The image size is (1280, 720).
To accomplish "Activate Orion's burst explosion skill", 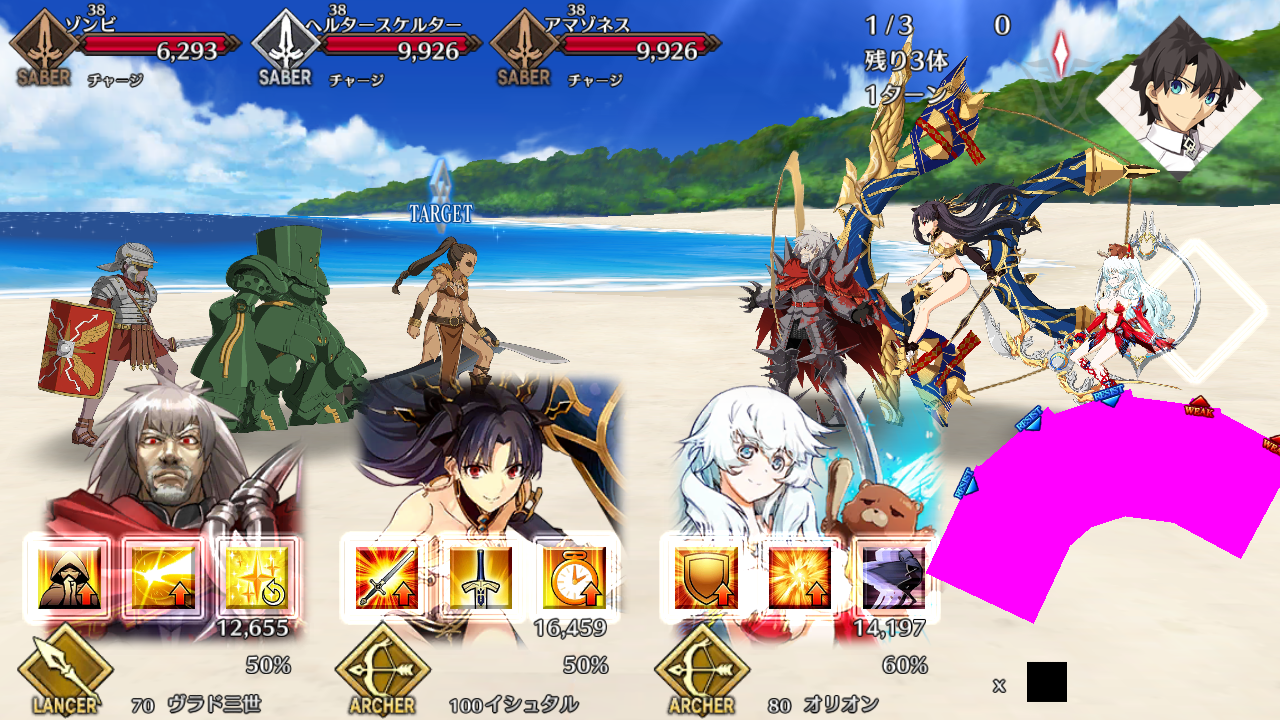I will point(799,578).
